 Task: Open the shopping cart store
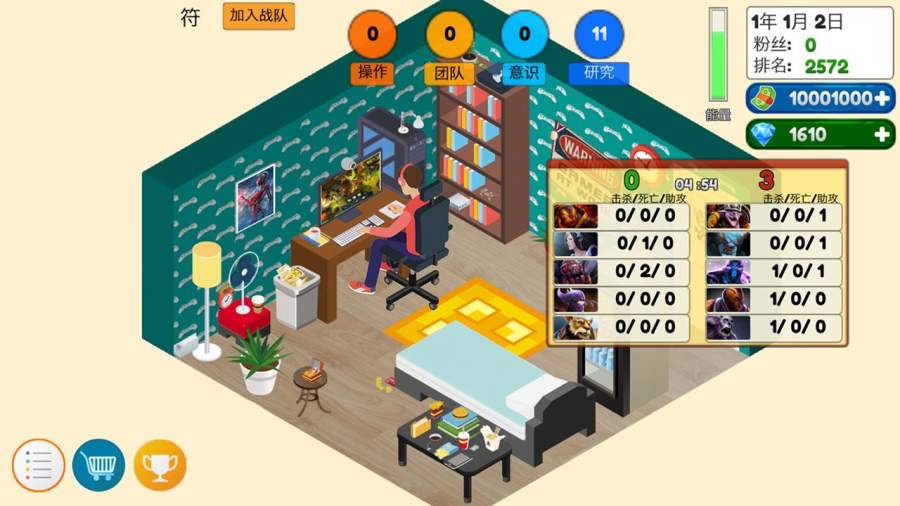(x=98, y=465)
